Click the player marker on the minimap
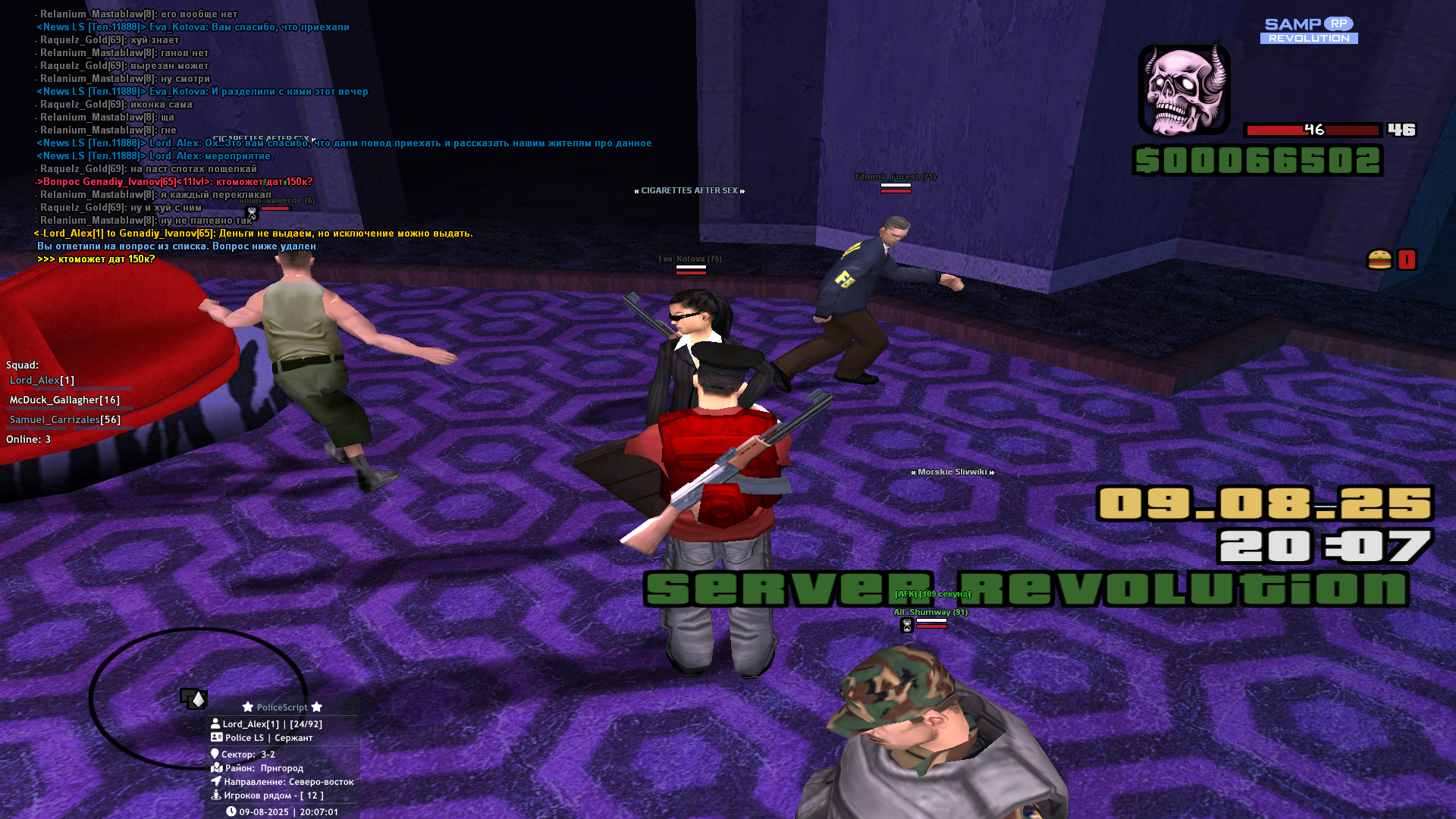 click(x=195, y=698)
